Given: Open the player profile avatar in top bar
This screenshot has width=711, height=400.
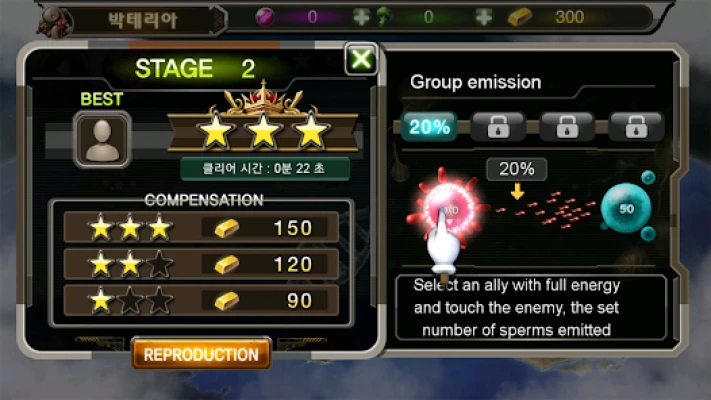Looking at the screenshot, I should pos(57,18).
